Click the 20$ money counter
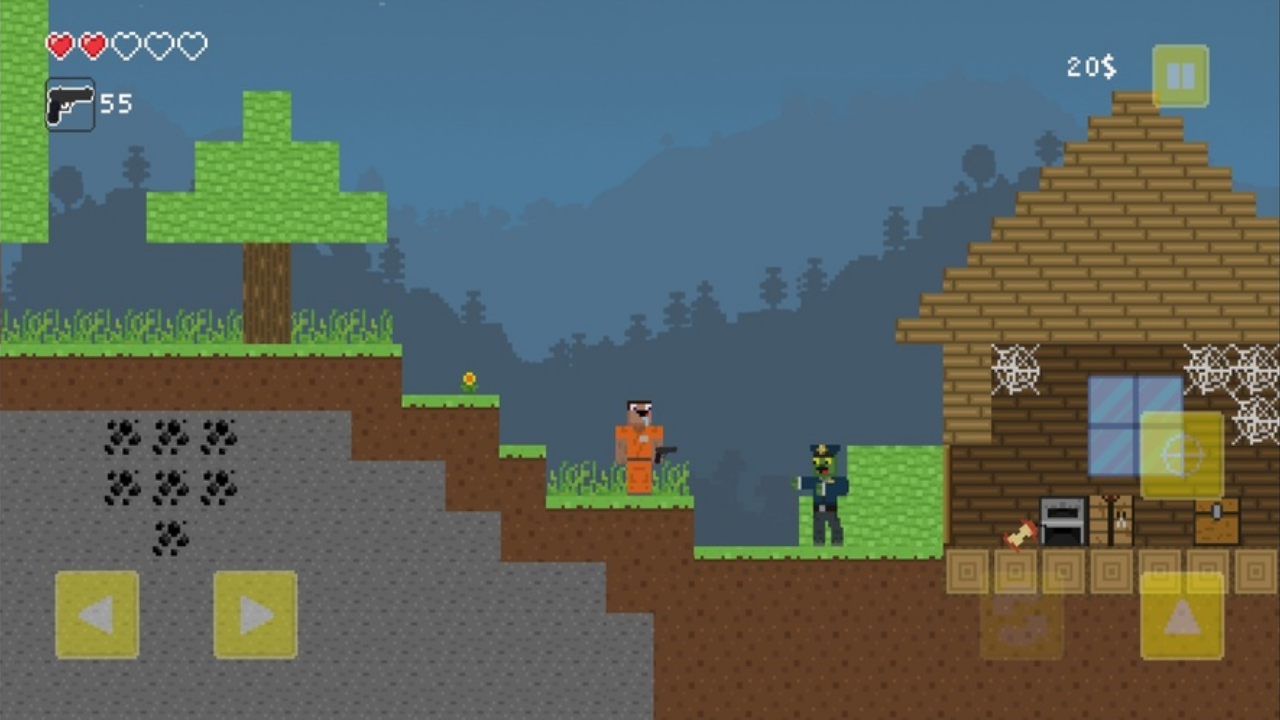This screenshot has height=720, width=1280. click(x=1090, y=67)
